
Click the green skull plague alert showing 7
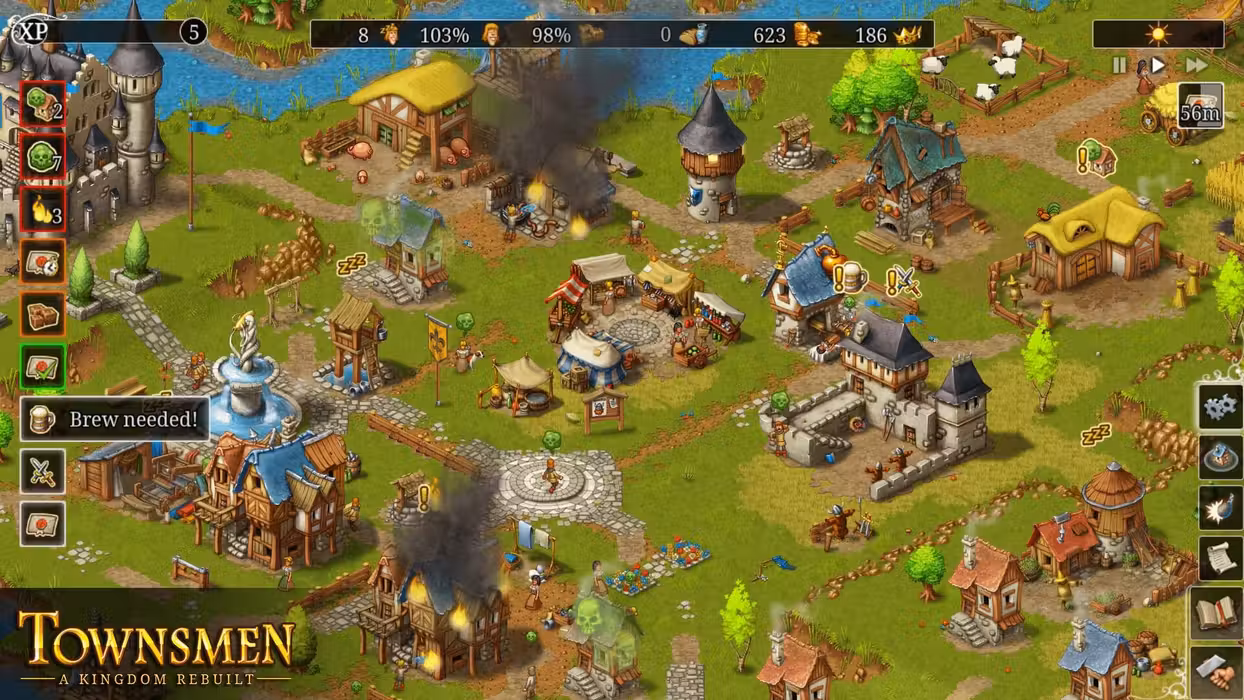43,157
